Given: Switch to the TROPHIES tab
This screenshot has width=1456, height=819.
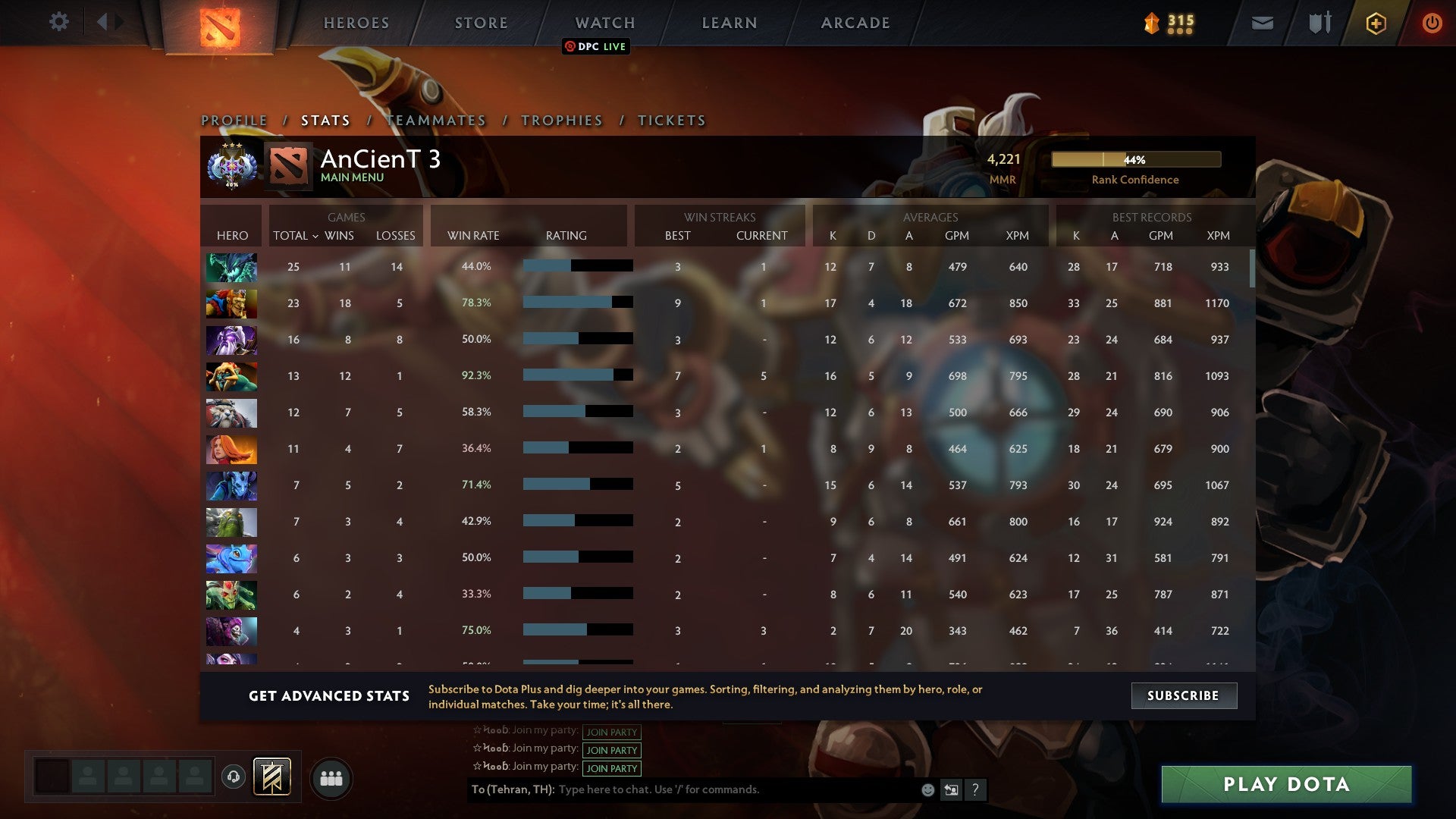Looking at the screenshot, I should click(x=561, y=120).
